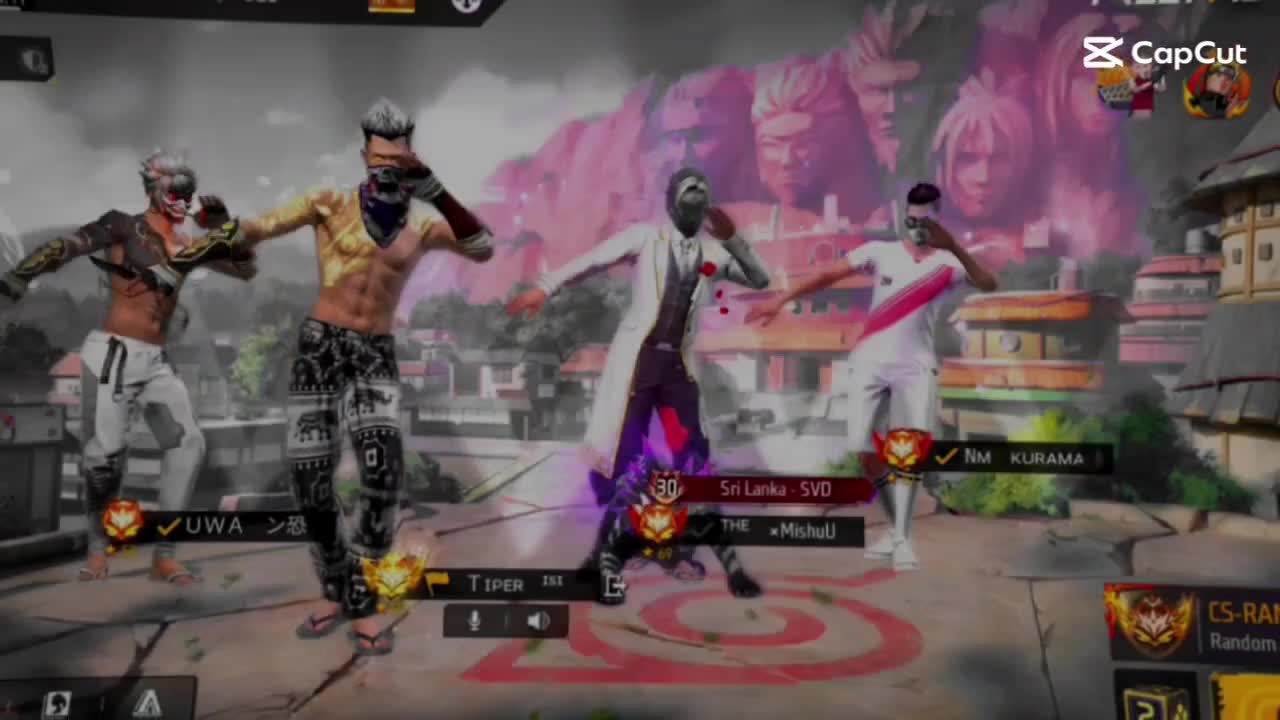The image size is (1280, 720).
Task: Open the CS-Ranked mode selector
Action: click(1195, 625)
